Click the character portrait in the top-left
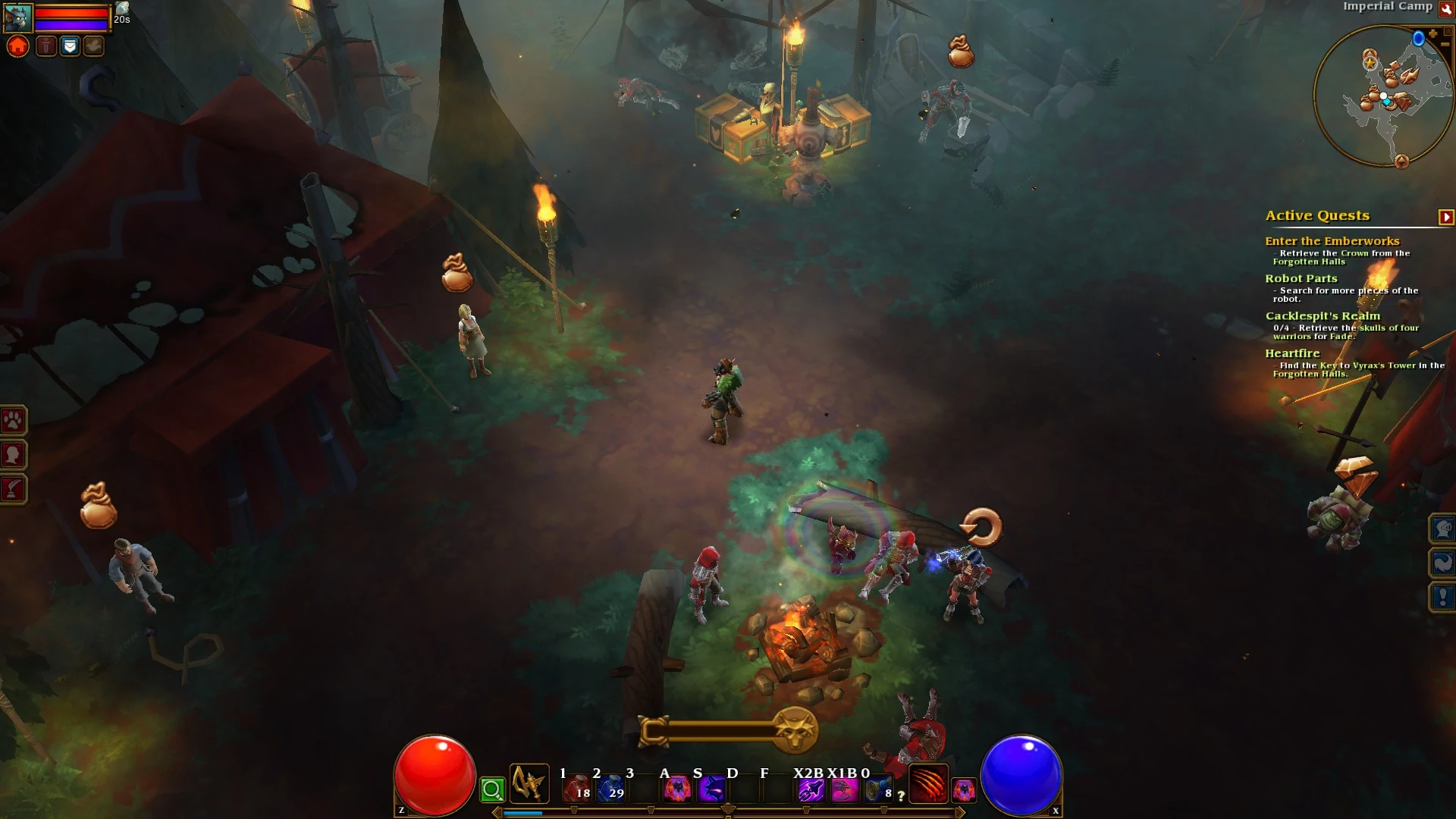This screenshot has width=1456, height=819. [x=18, y=17]
